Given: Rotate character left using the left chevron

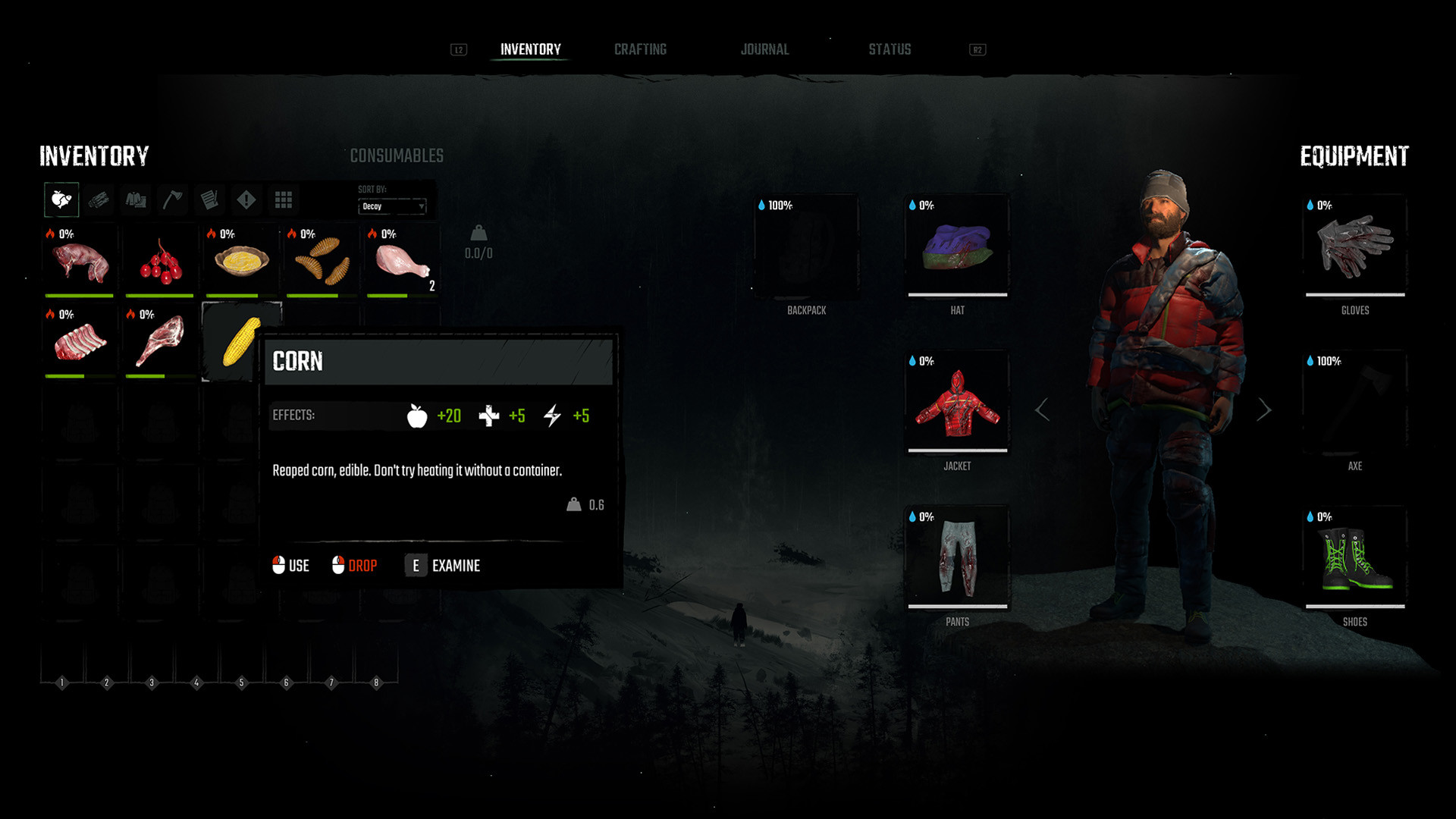Looking at the screenshot, I should (x=1043, y=409).
